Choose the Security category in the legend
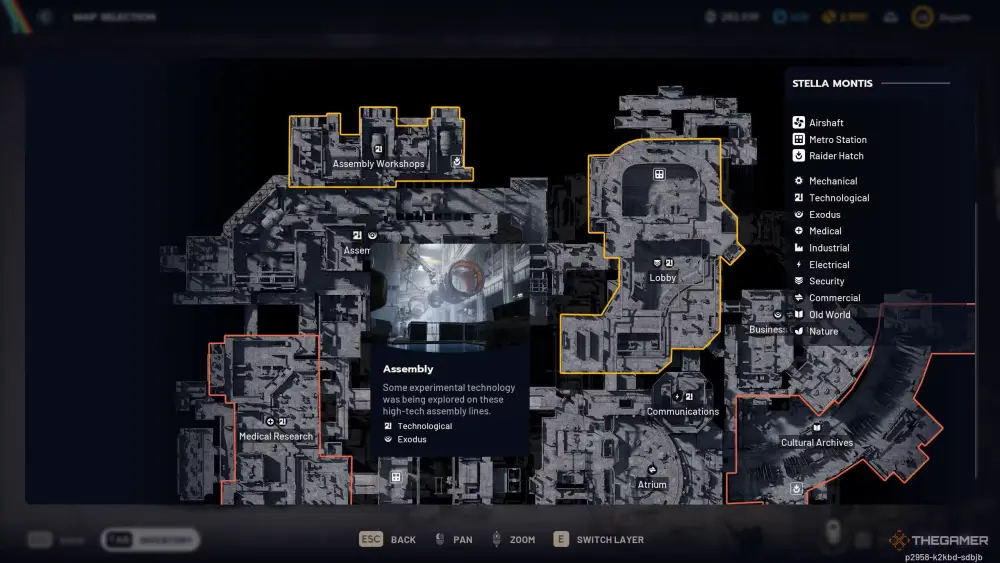1000x563 pixels. click(x=826, y=282)
